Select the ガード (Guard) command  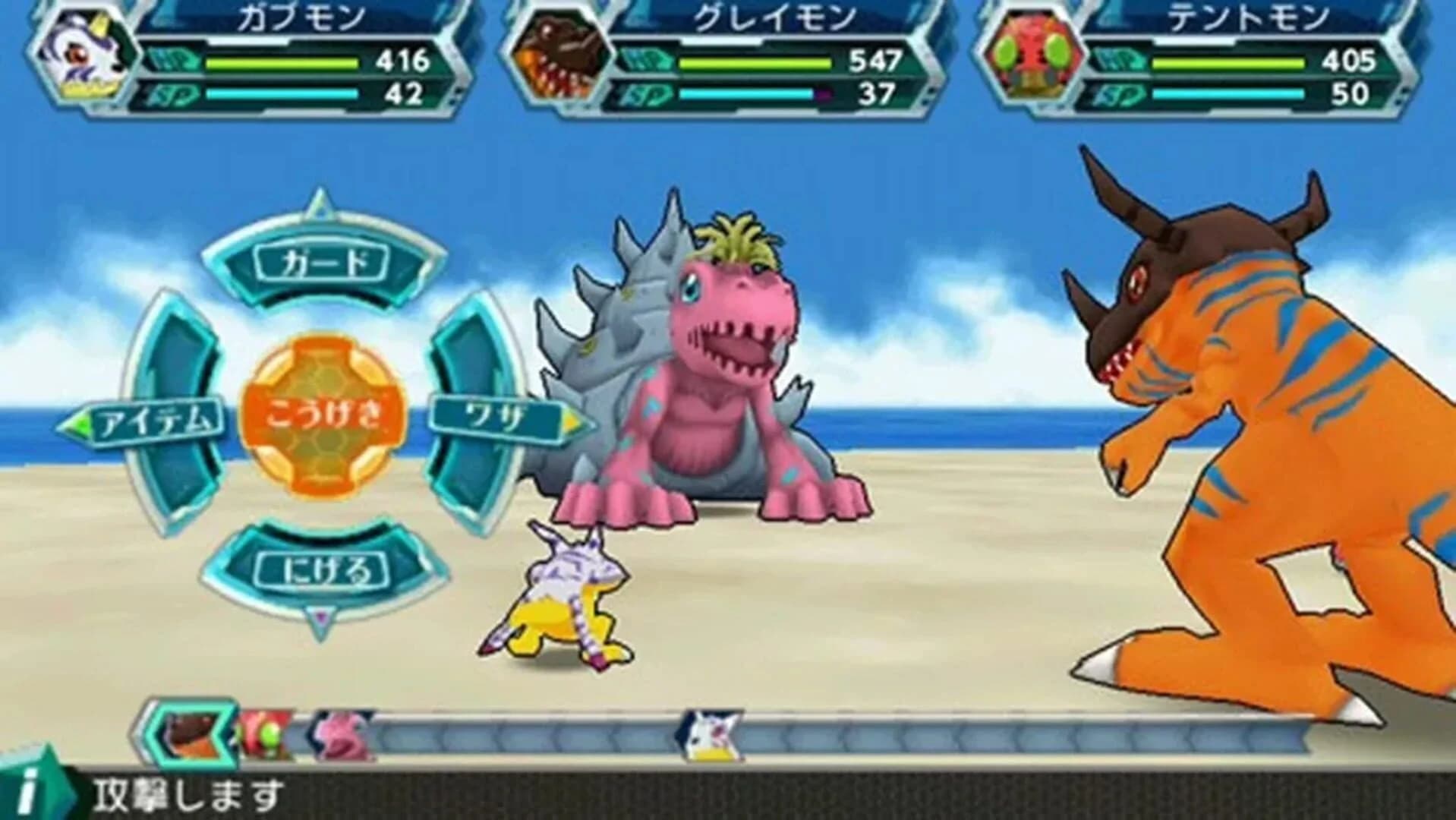click(x=322, y=260)
